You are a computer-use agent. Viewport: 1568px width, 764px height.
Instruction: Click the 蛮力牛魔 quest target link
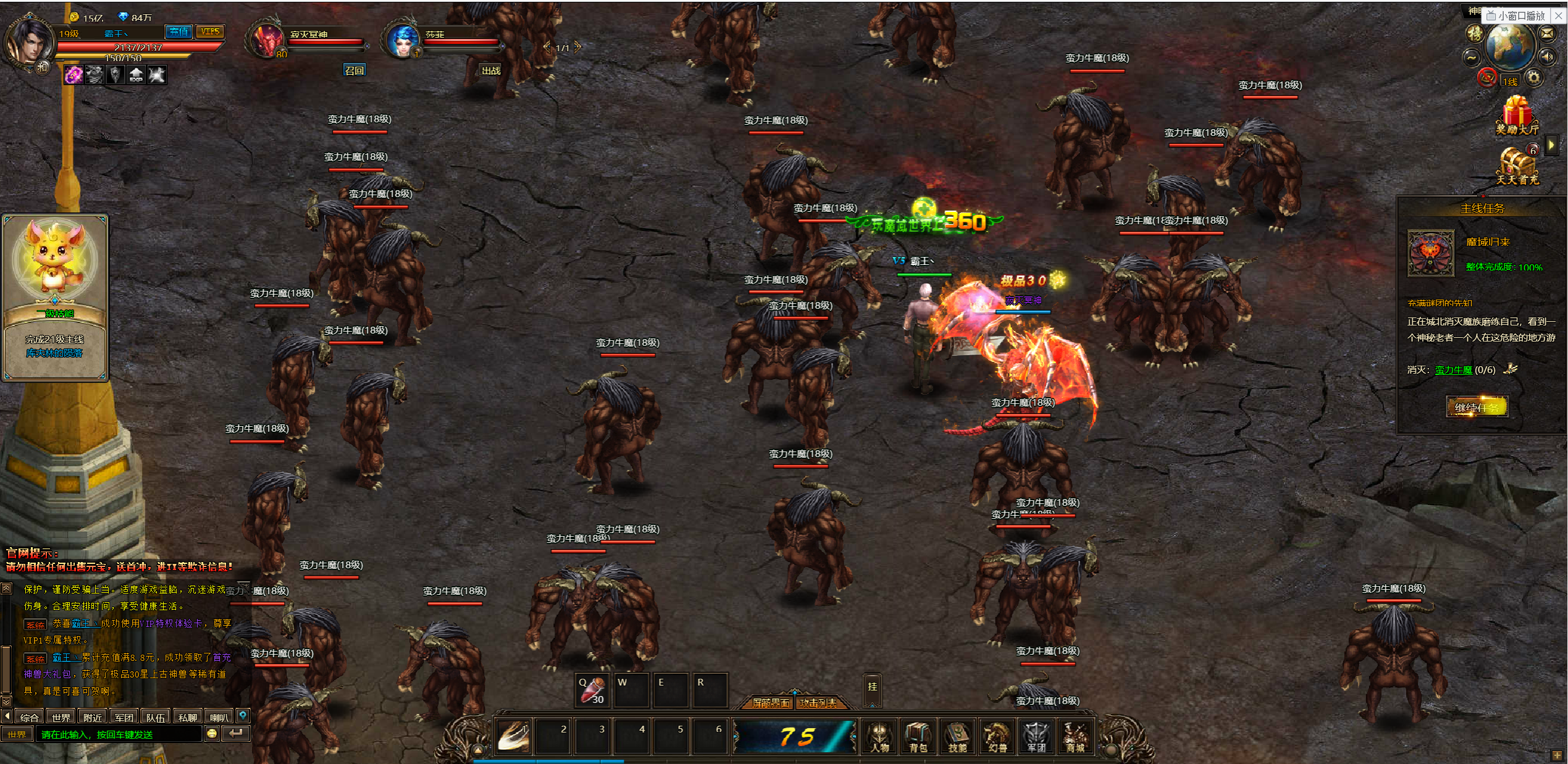pos(1453,370)
